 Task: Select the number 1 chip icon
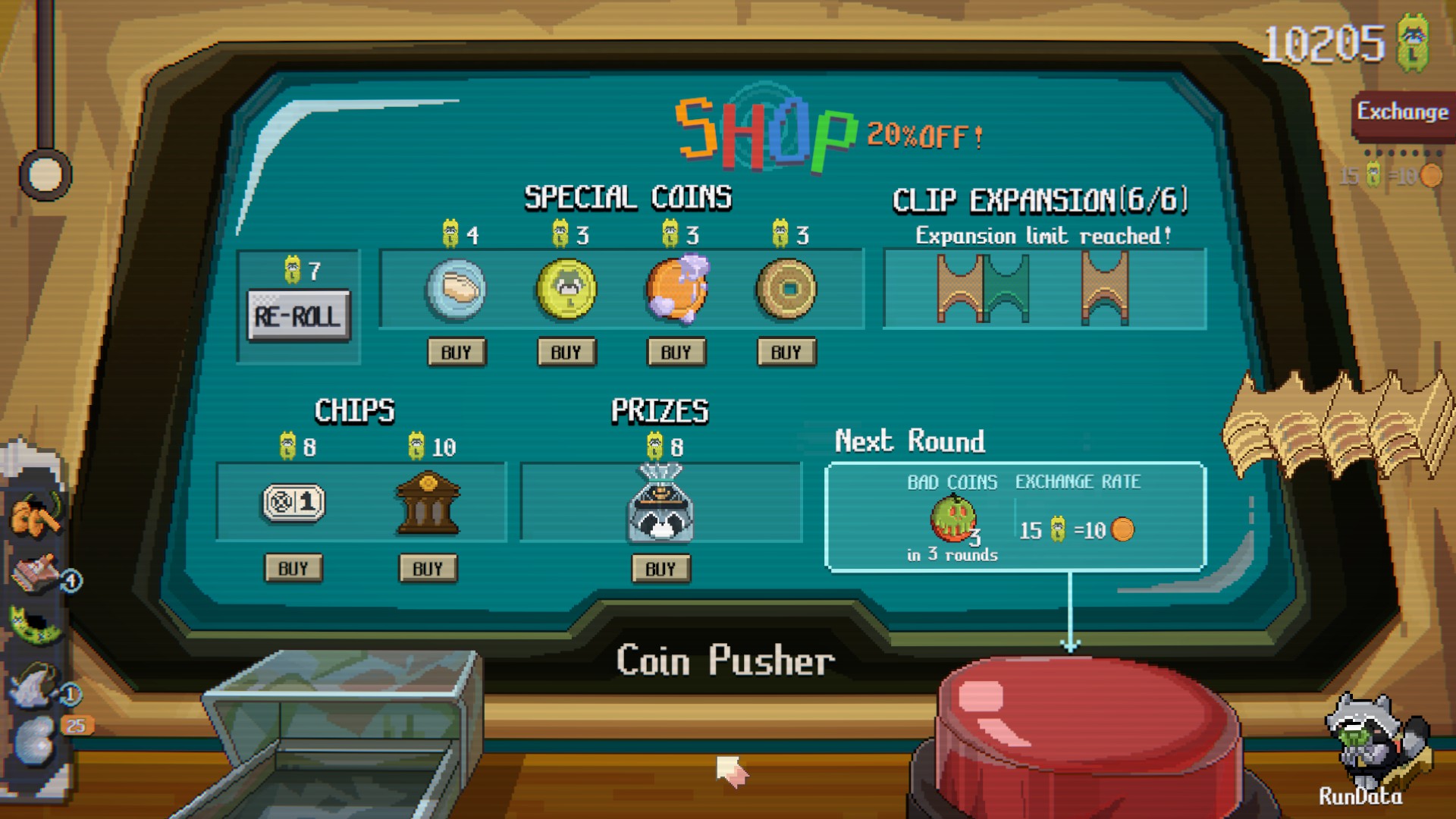[294, 503]
